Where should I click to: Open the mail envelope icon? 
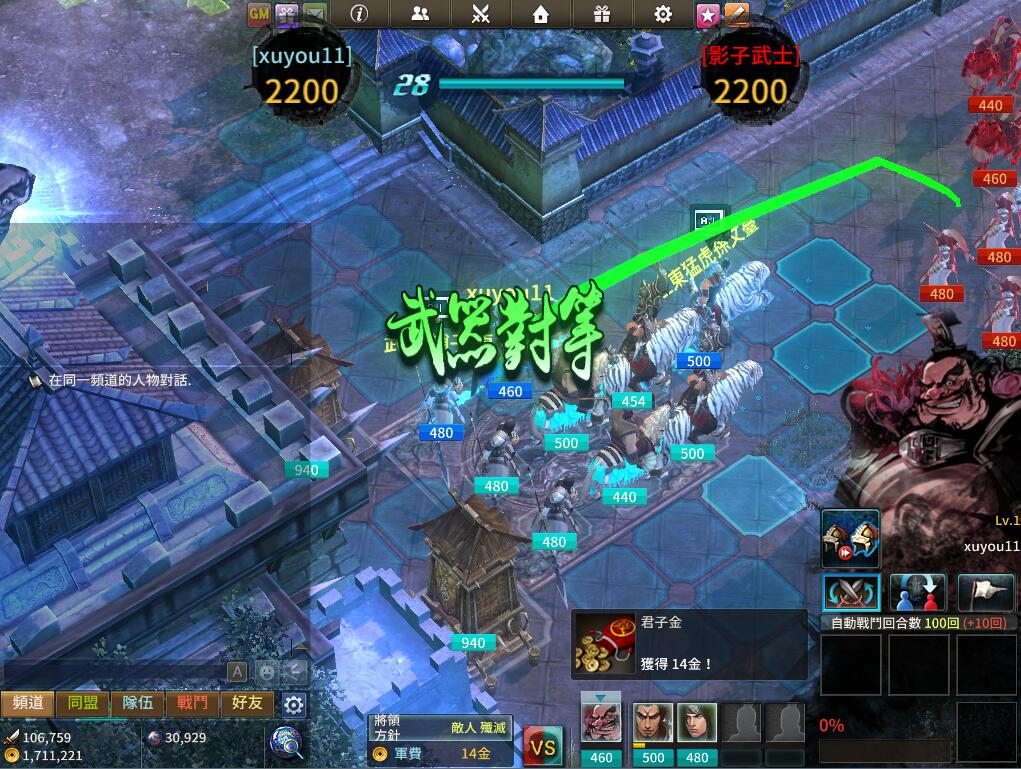314,14
